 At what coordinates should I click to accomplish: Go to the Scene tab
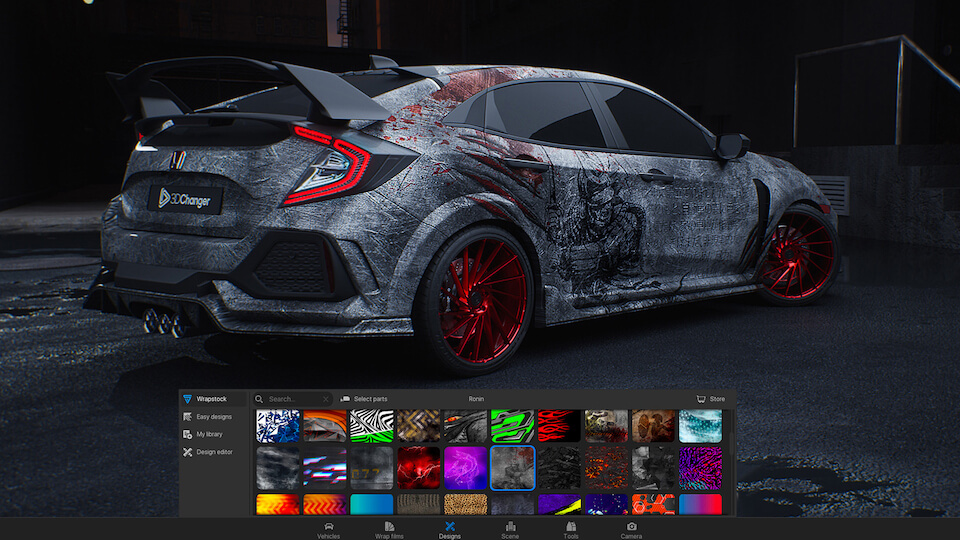click(510, 529)
